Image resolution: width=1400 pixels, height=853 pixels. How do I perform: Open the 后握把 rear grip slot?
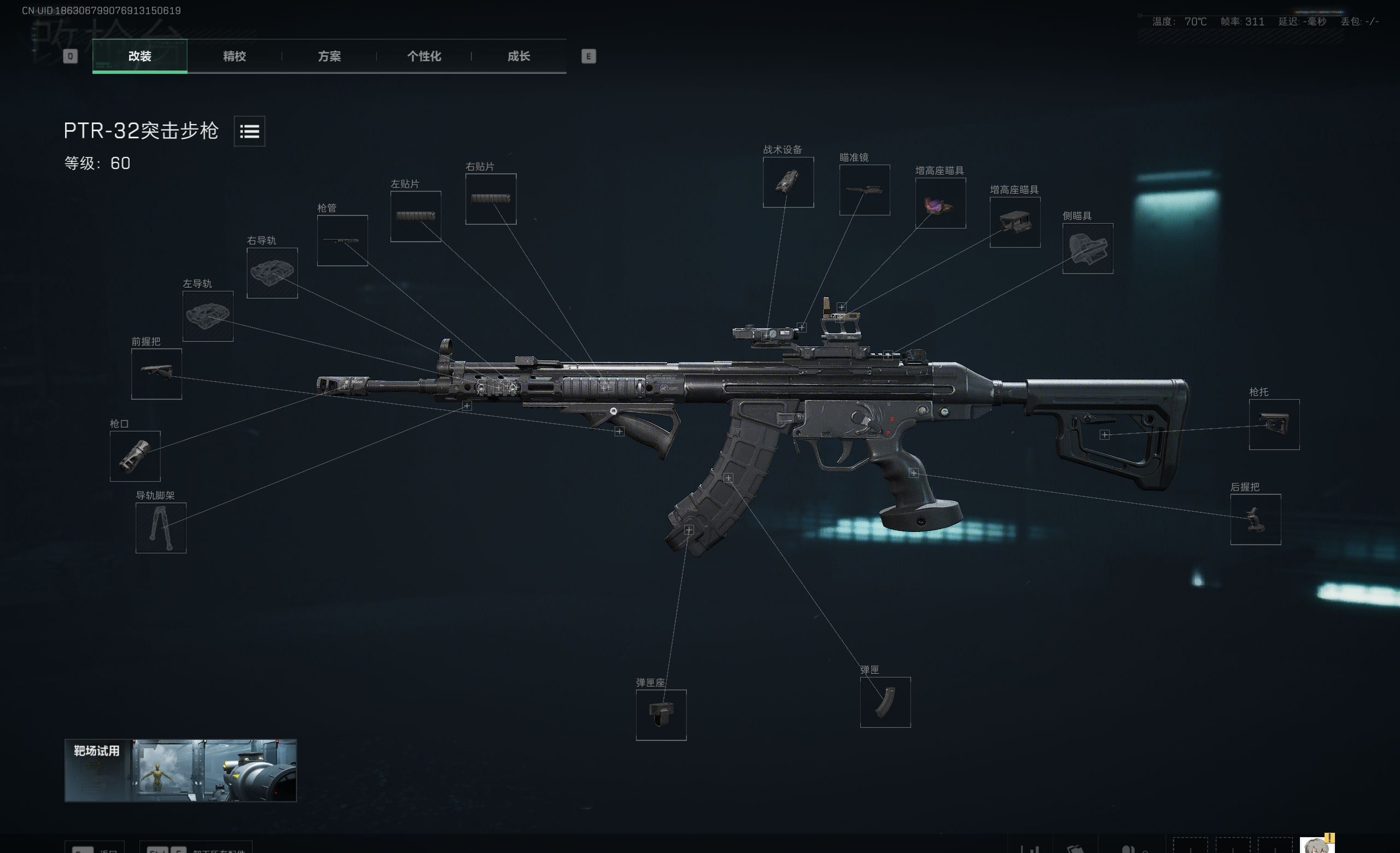tap(1256, 518)
